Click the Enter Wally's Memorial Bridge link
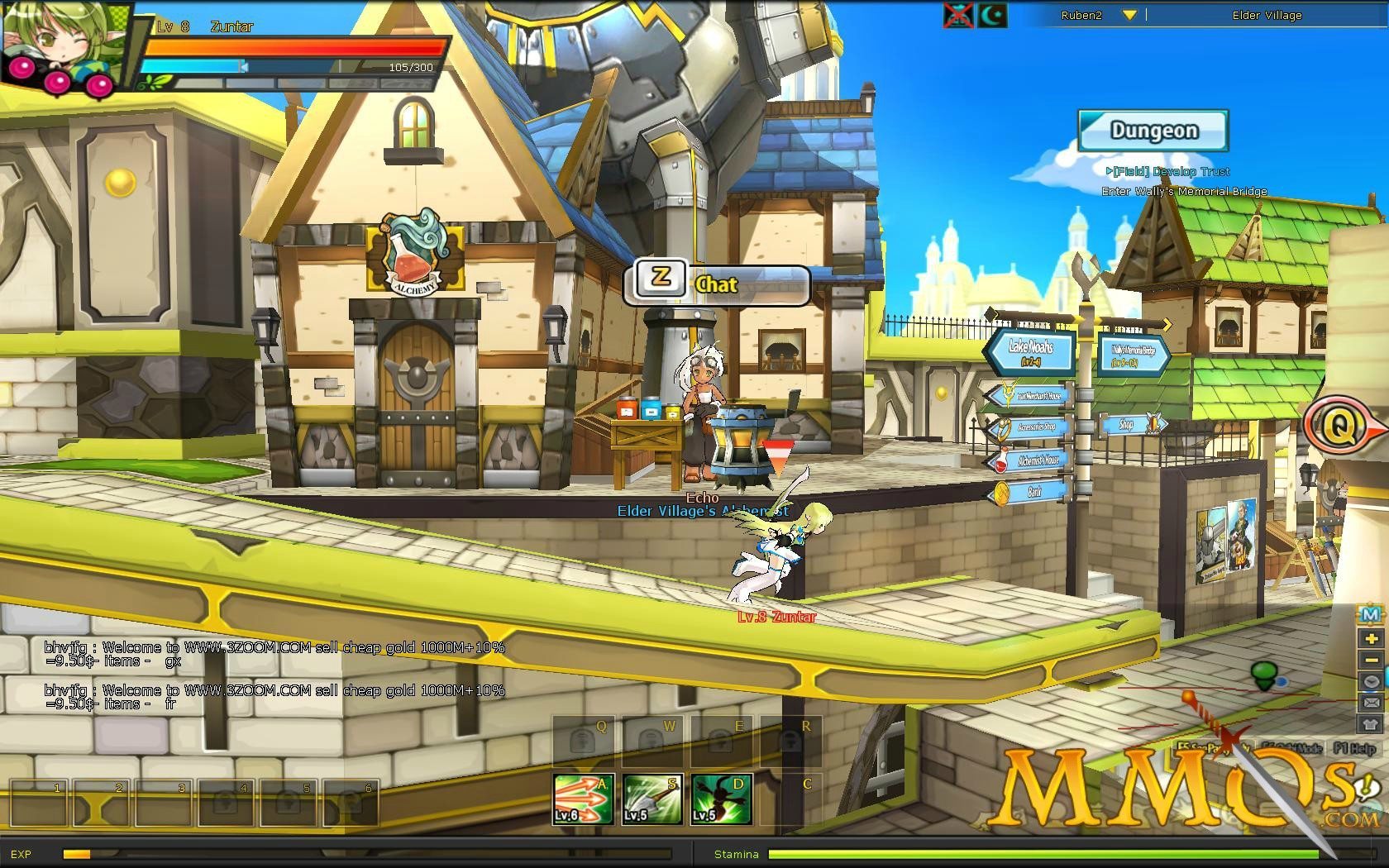 point(1187,191)
